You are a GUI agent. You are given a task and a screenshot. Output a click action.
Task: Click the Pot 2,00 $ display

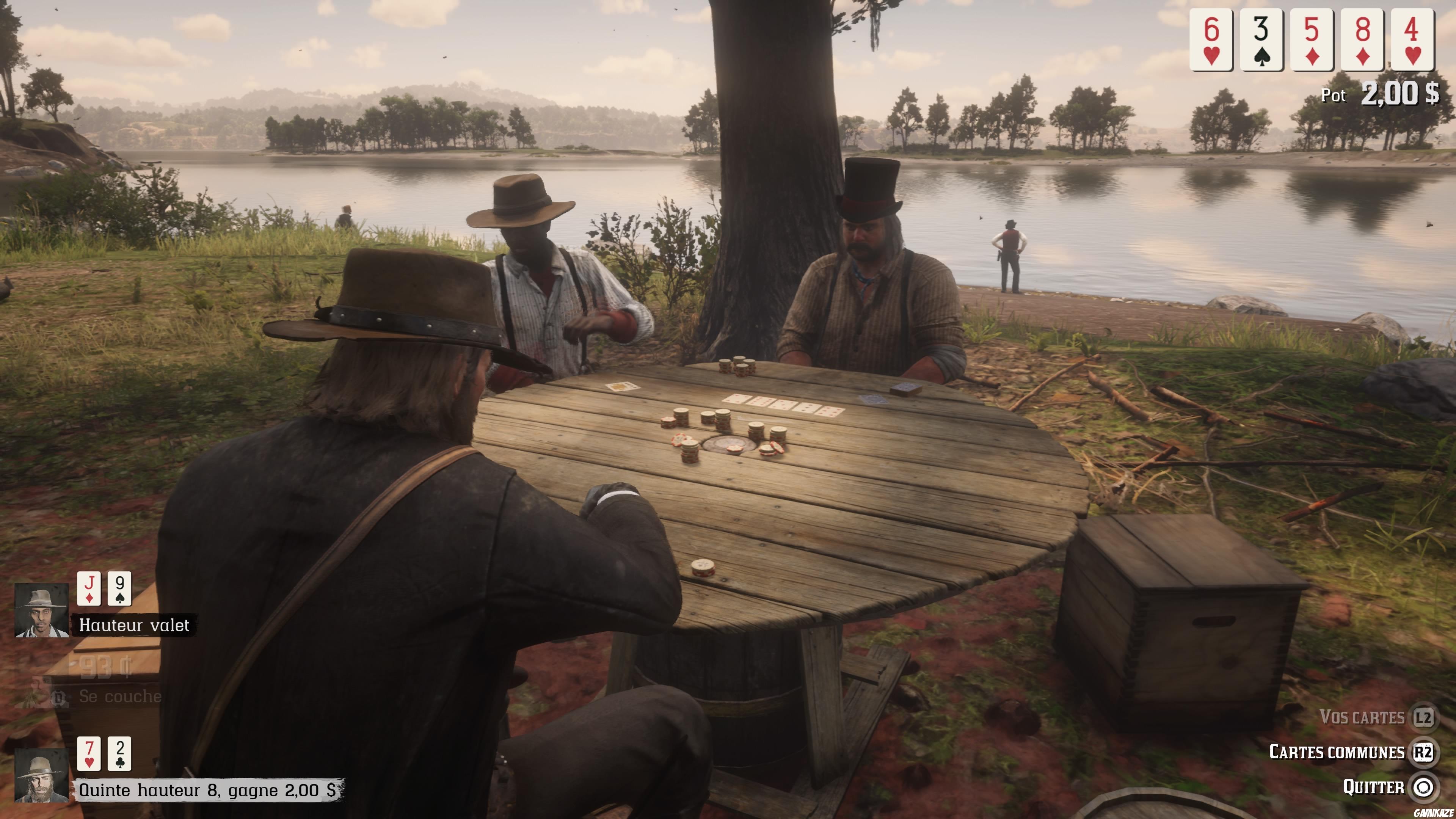point(1379,95)
